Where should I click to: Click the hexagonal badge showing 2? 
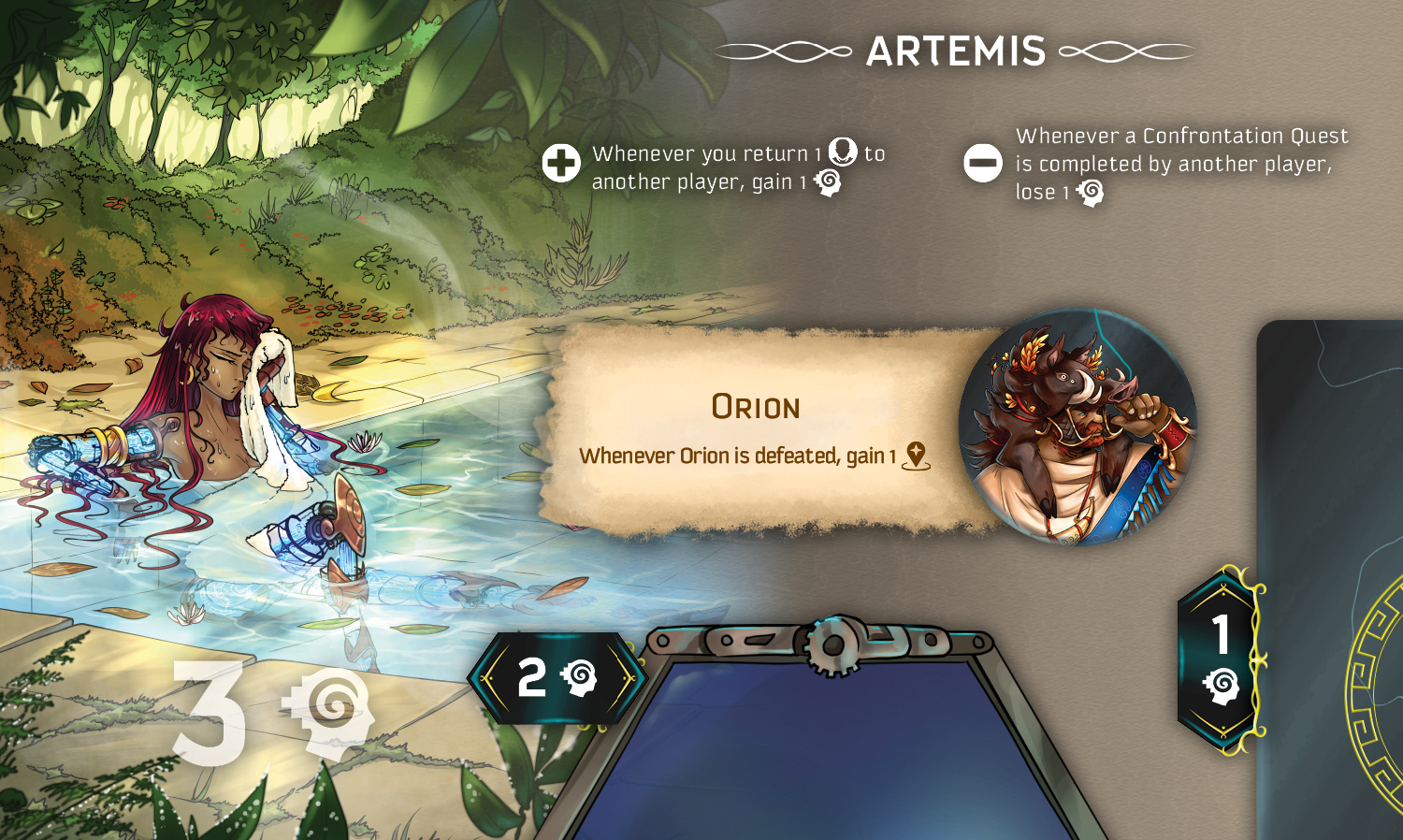pyautogui.click(x=557, y=677)
